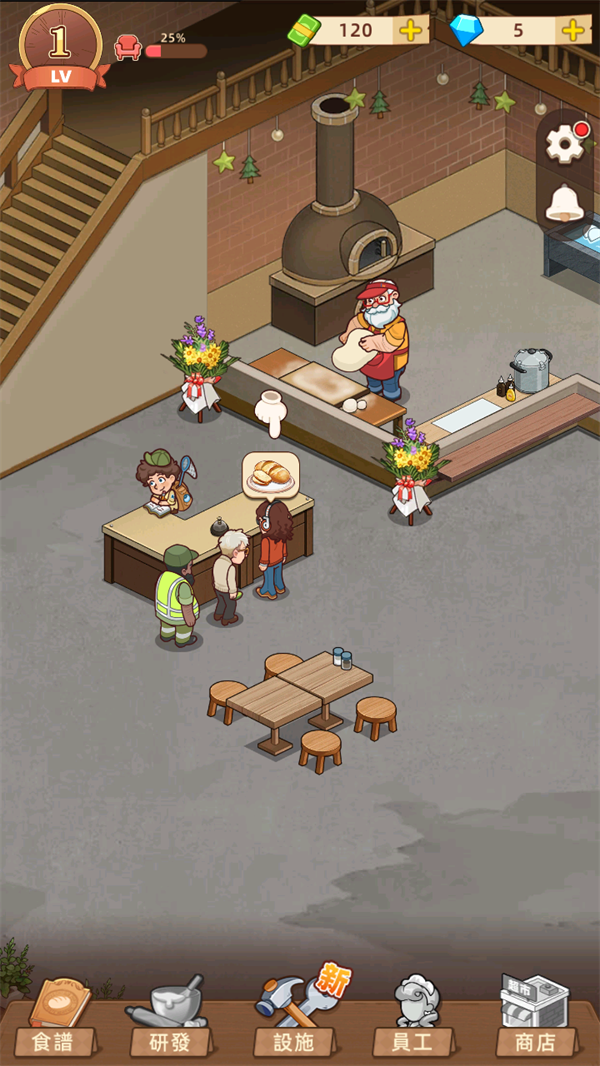Viewport: 600px width, 1066px height.
Task: Tap the service bell icon
Action: 565,204
